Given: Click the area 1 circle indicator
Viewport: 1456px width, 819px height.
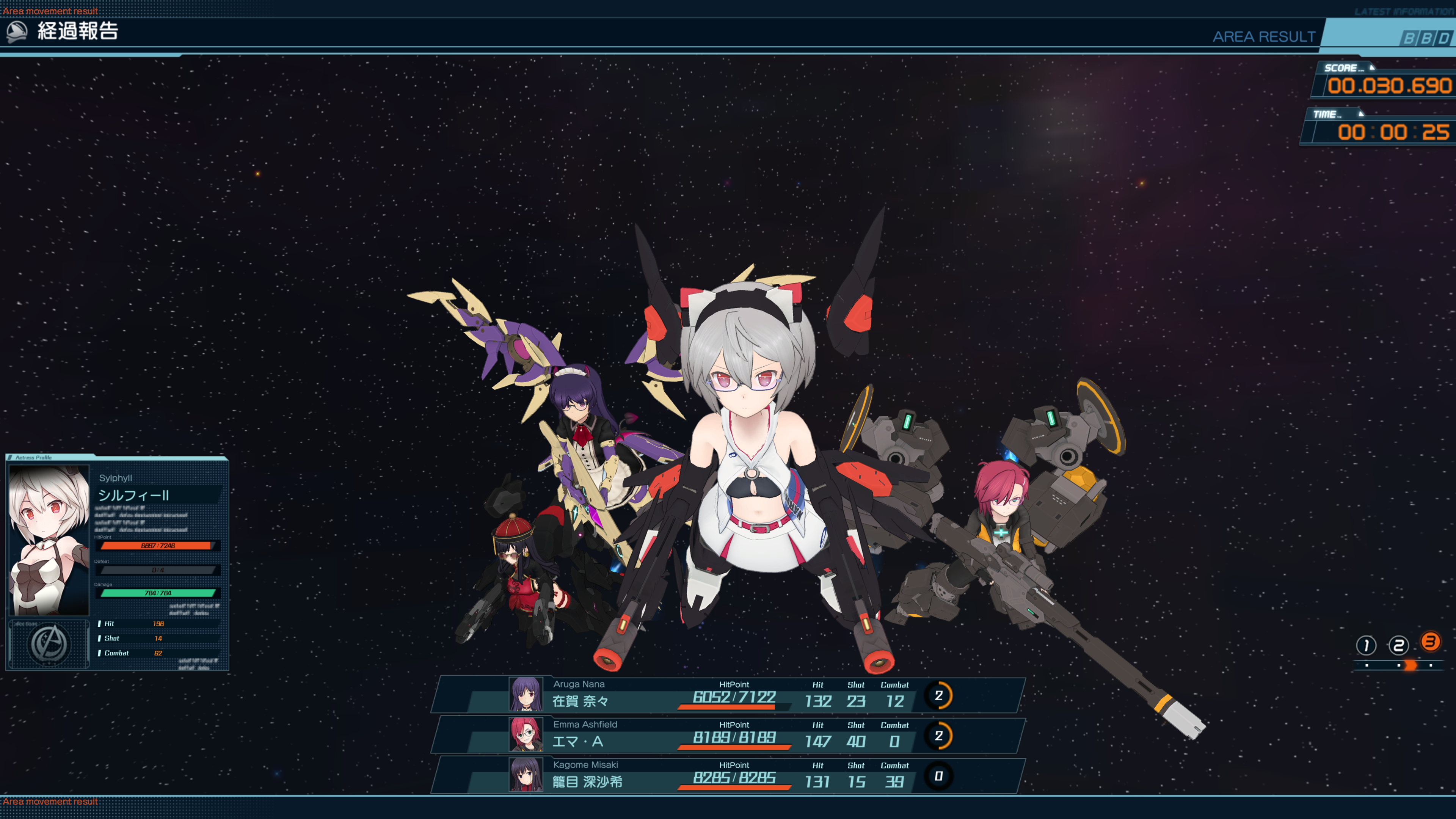Looking at the screenshot, I should 1366,645.
